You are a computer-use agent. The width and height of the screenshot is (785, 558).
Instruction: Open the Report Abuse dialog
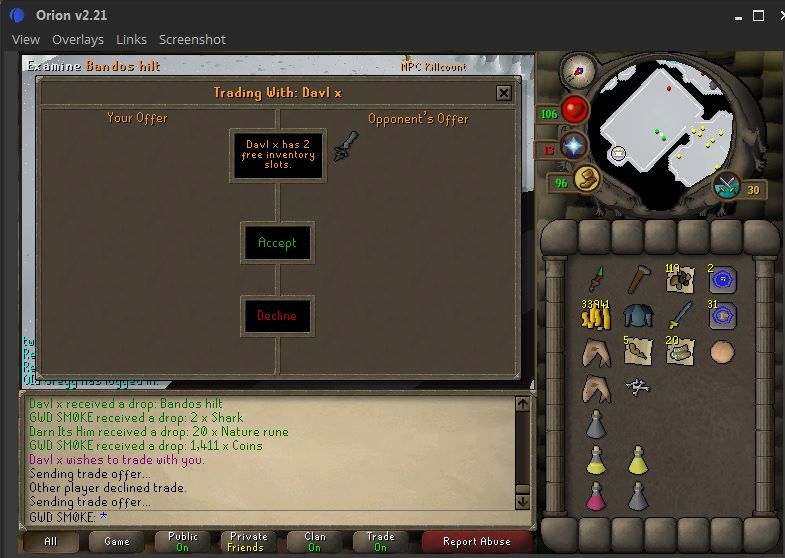476,542
